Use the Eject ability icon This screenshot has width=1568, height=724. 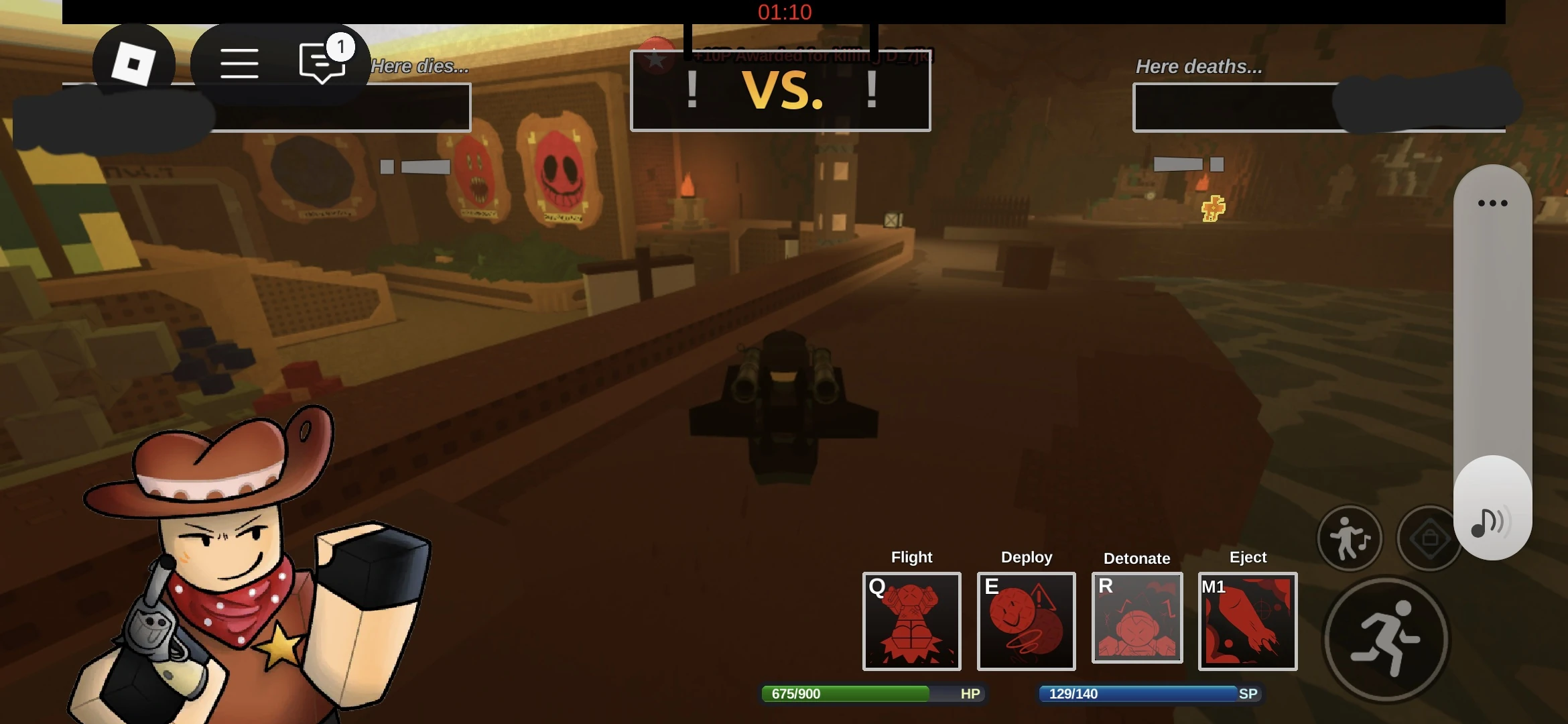coord(1248,621)
